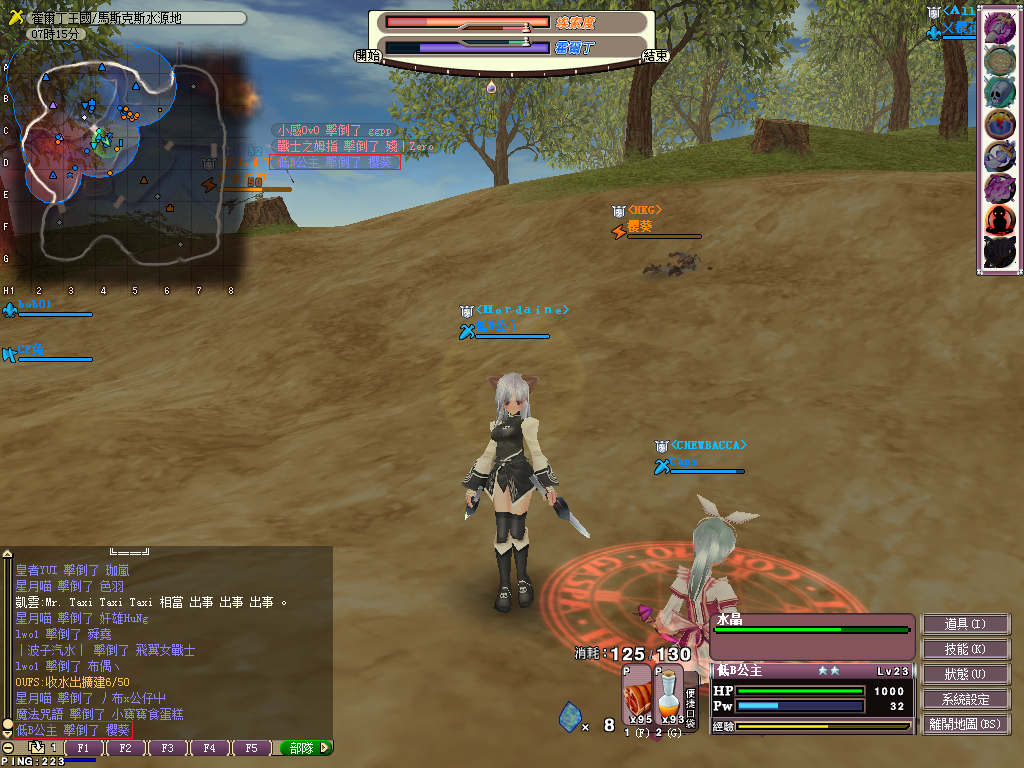Open the 技能 (K) skills menu
1024x768 pixels.
[965, 649]
